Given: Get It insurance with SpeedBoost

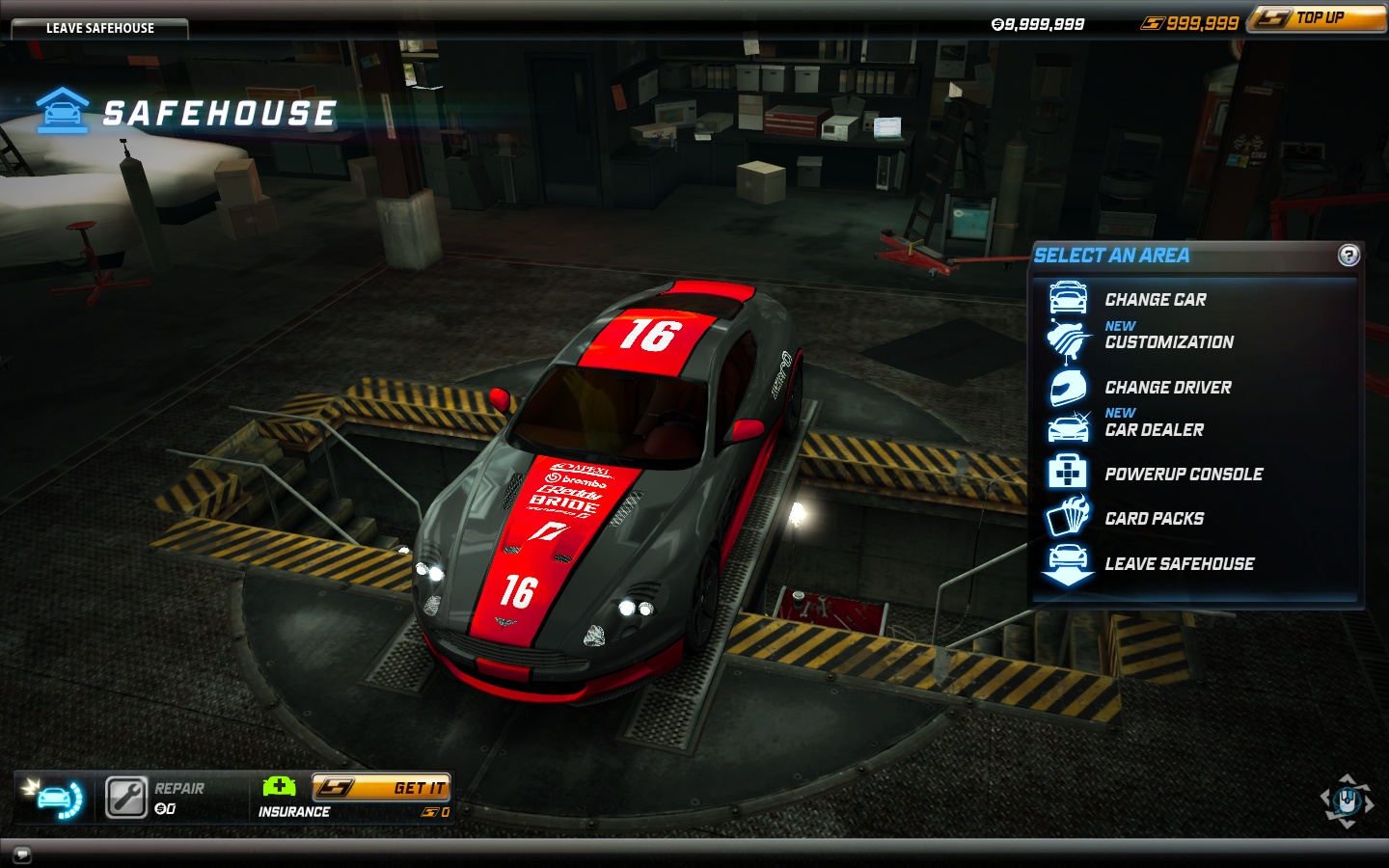Looking at the screenshot, I should pos(382,788).
